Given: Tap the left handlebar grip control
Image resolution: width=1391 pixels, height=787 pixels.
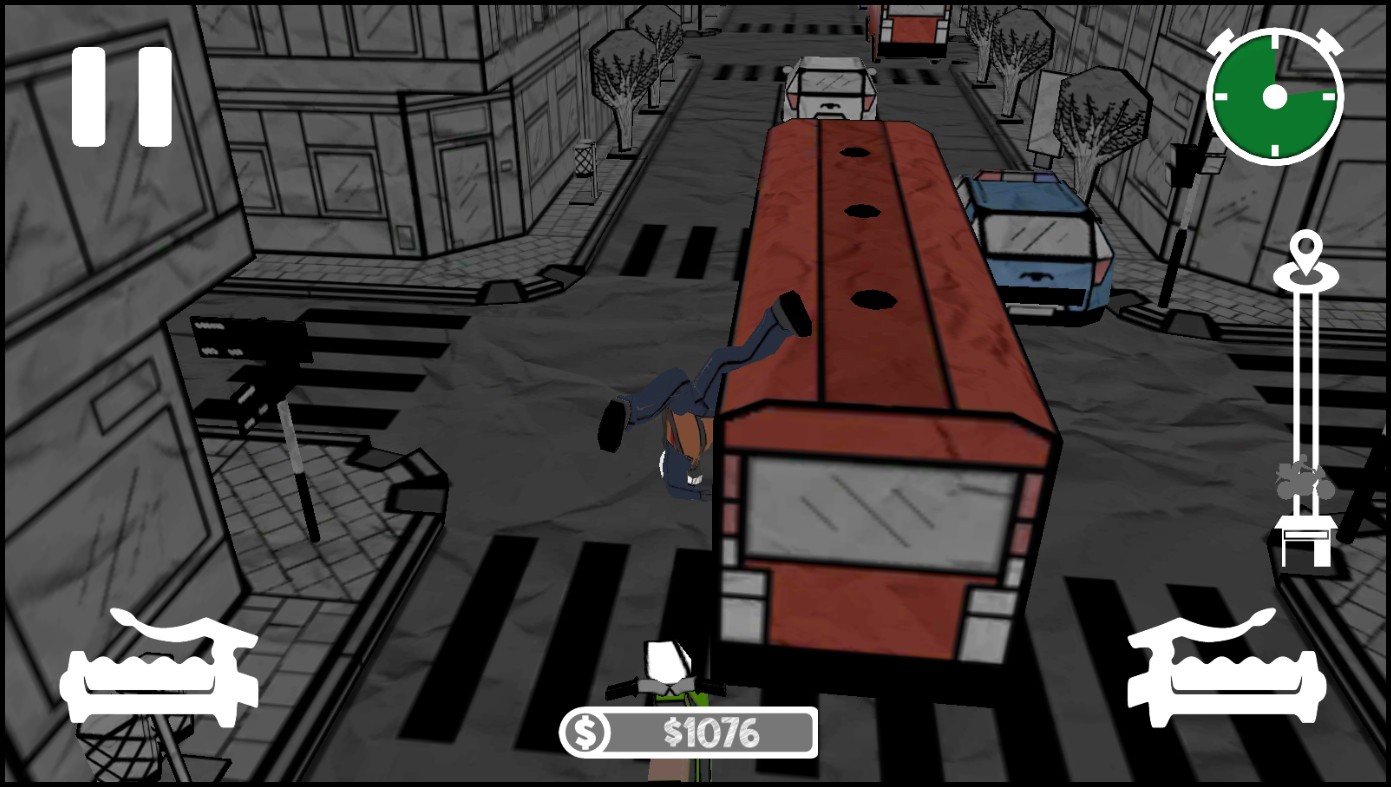Looking at the screenshot, I should point(159,669).
